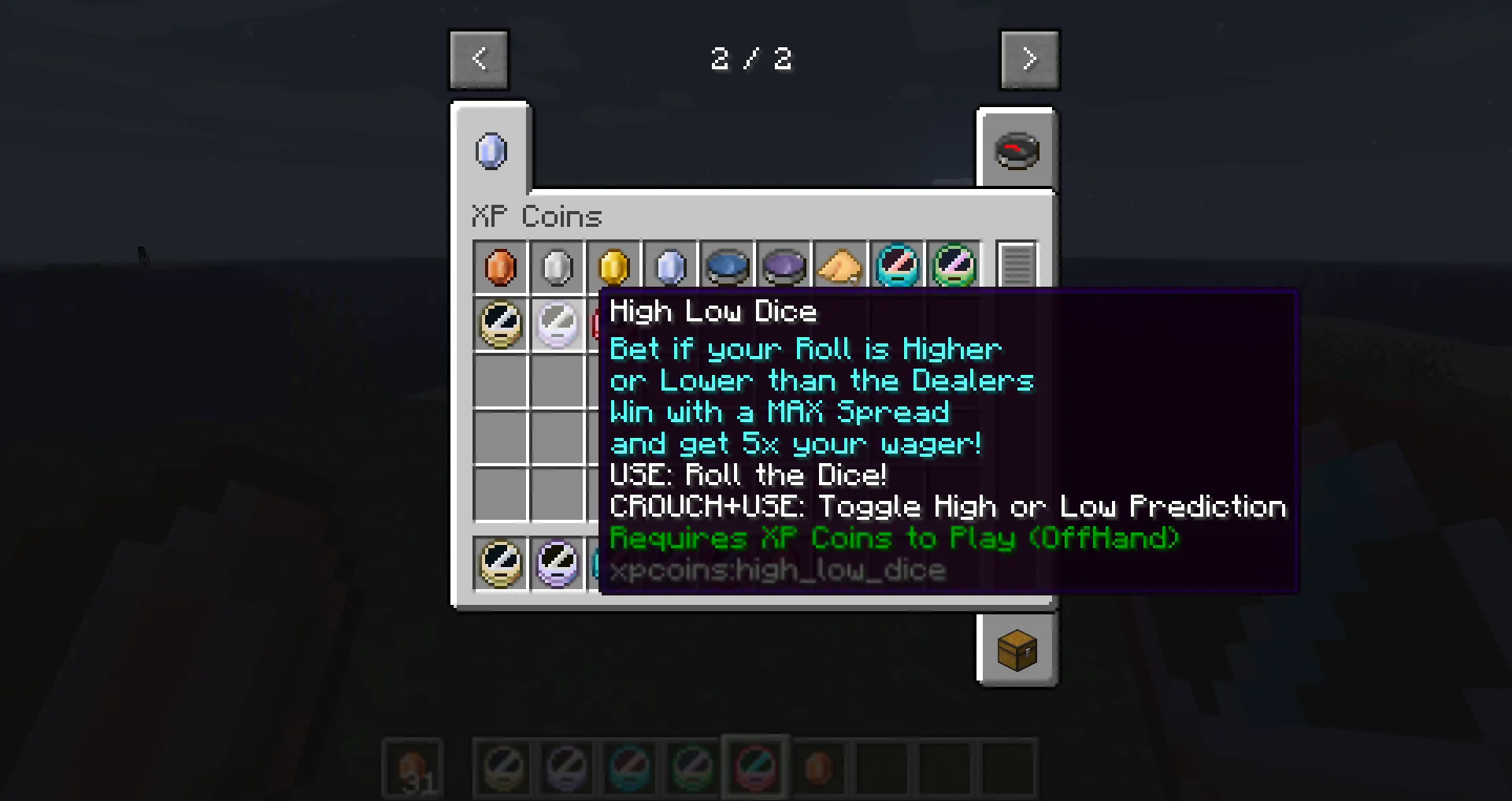
Task: Advance to the next page with the arrow
Action: (x=1029, y=58)
